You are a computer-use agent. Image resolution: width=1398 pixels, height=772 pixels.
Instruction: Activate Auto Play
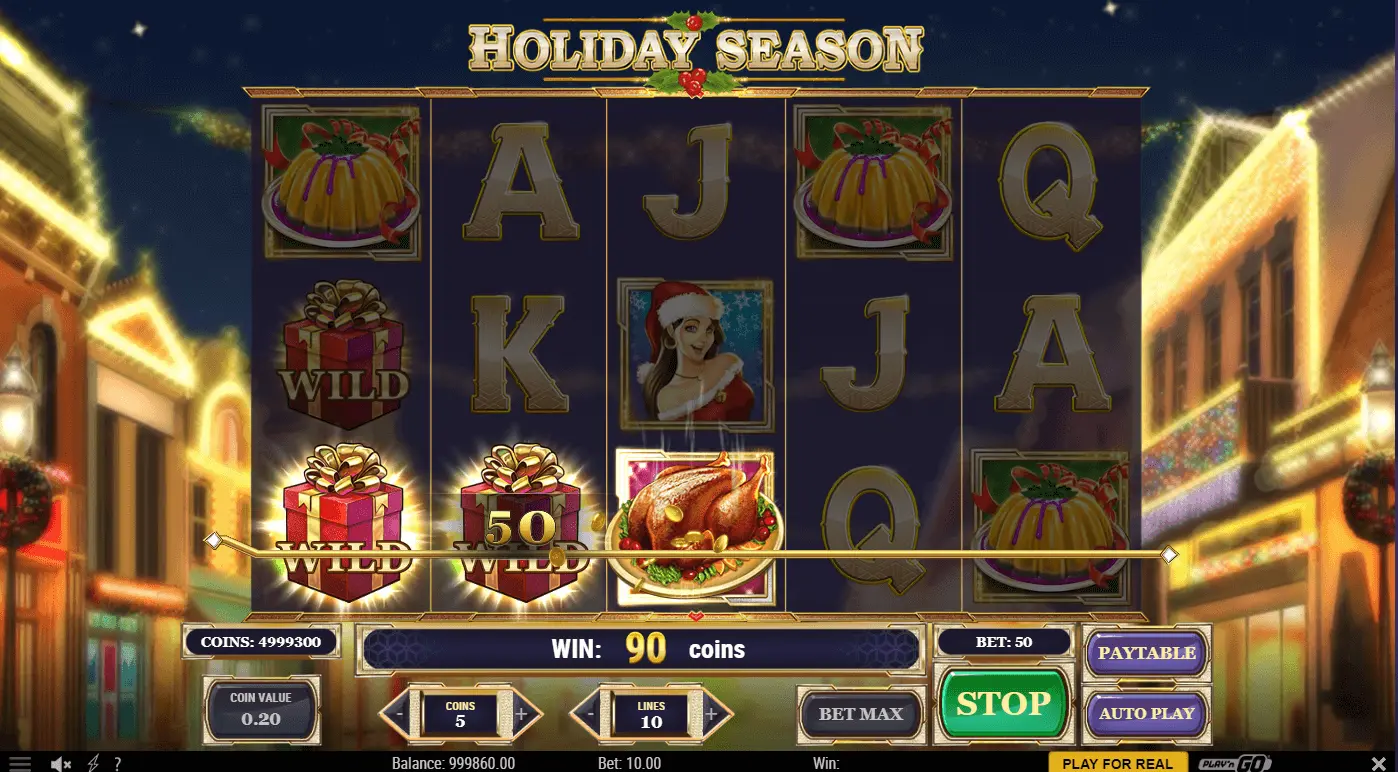pyautogui.click(x=1146, y=714)
